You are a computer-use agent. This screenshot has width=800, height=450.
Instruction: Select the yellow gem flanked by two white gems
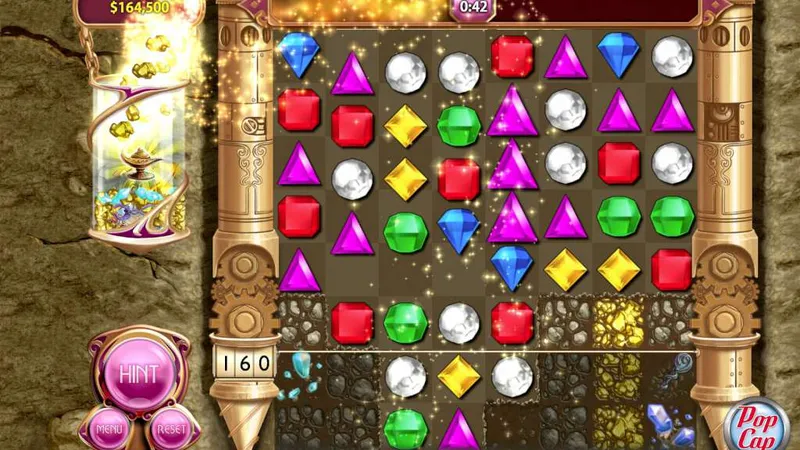[x=459, y=375]
